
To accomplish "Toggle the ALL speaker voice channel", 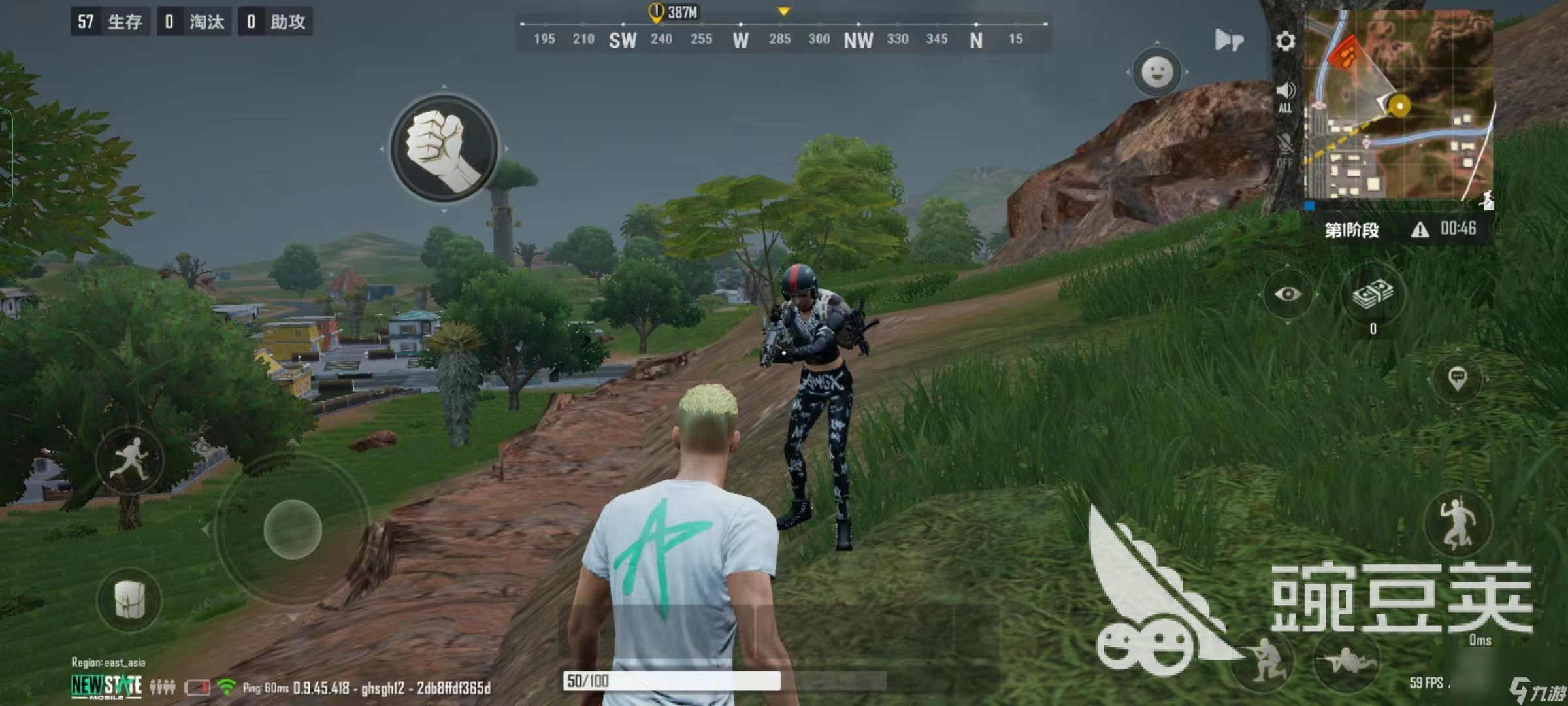I will click(1284, 96).
